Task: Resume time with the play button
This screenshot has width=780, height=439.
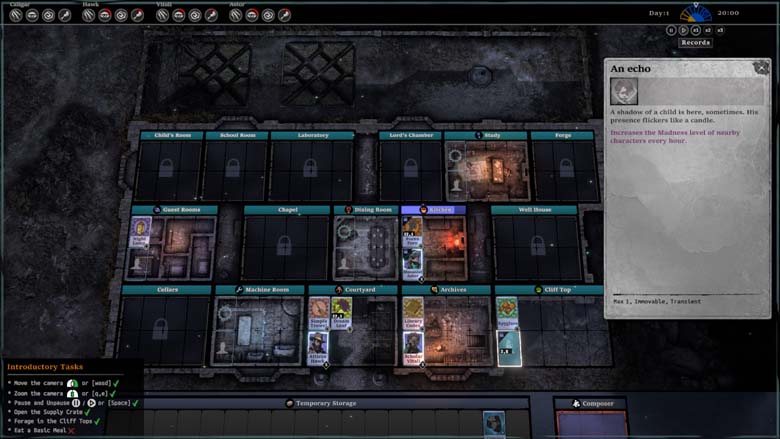Action: click(x=685, y=30)
